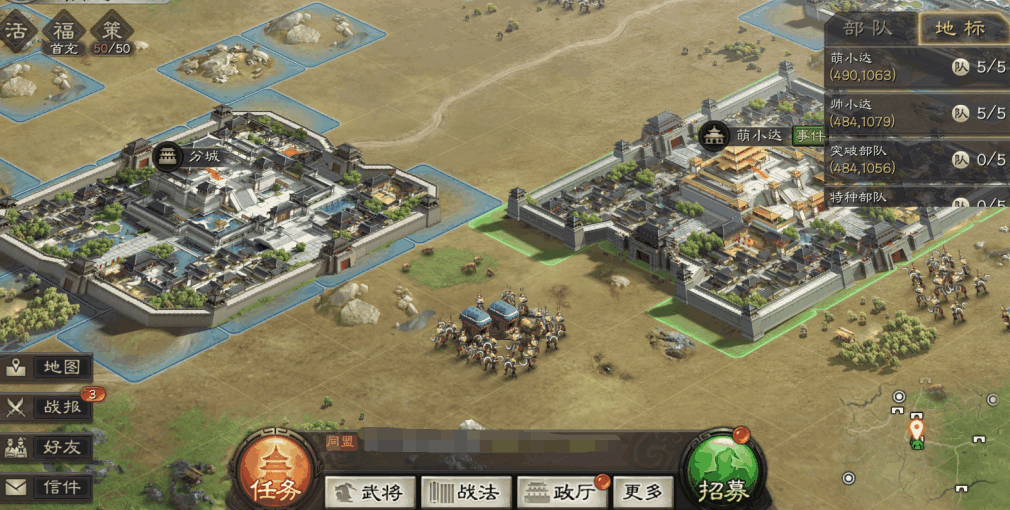The width and height of the screenshot is (1010, 510).
Task: Open the 武将 generals menu
Action: click(370, 491)
